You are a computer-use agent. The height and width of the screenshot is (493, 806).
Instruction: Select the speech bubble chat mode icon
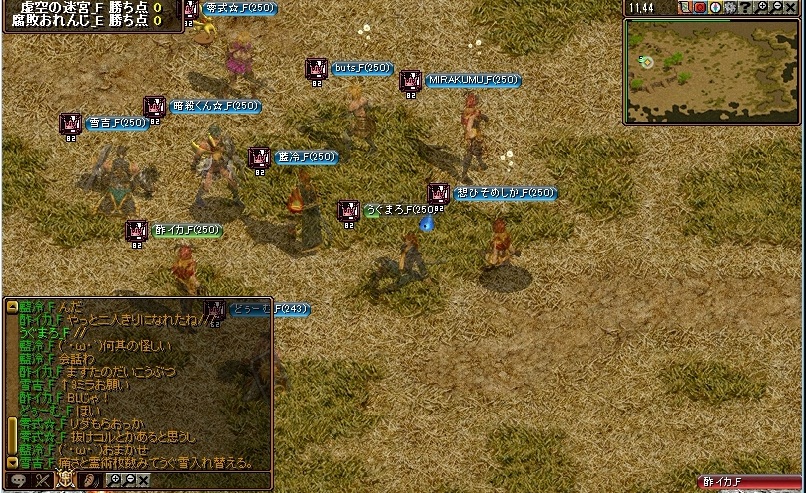click(19, 481)
